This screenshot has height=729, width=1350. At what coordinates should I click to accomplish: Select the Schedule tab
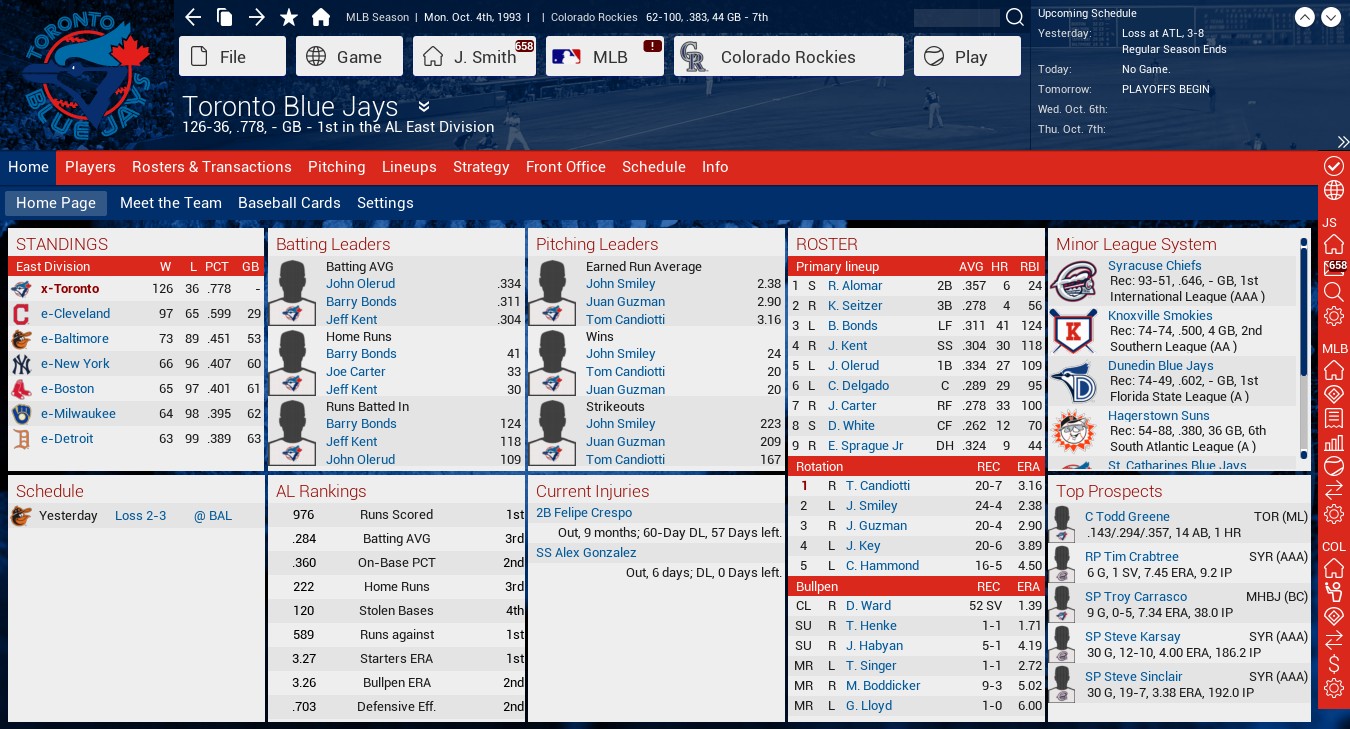coord(654,167)
